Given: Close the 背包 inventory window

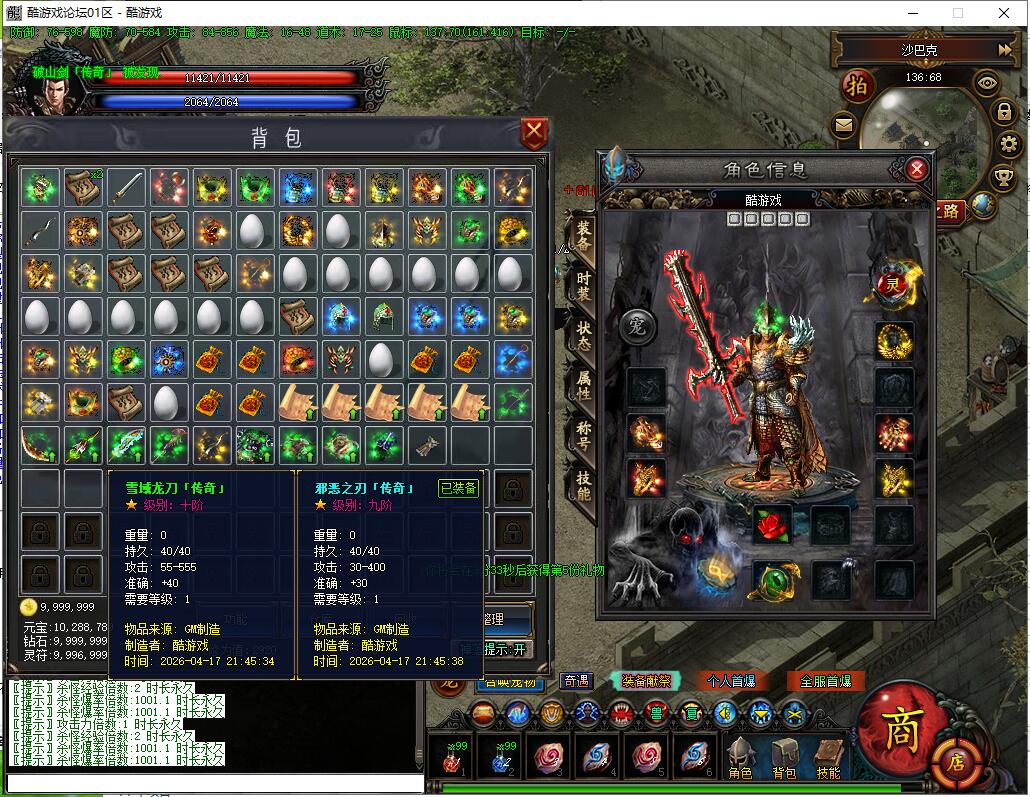Looking at the screenshot, I should [535, 132].
